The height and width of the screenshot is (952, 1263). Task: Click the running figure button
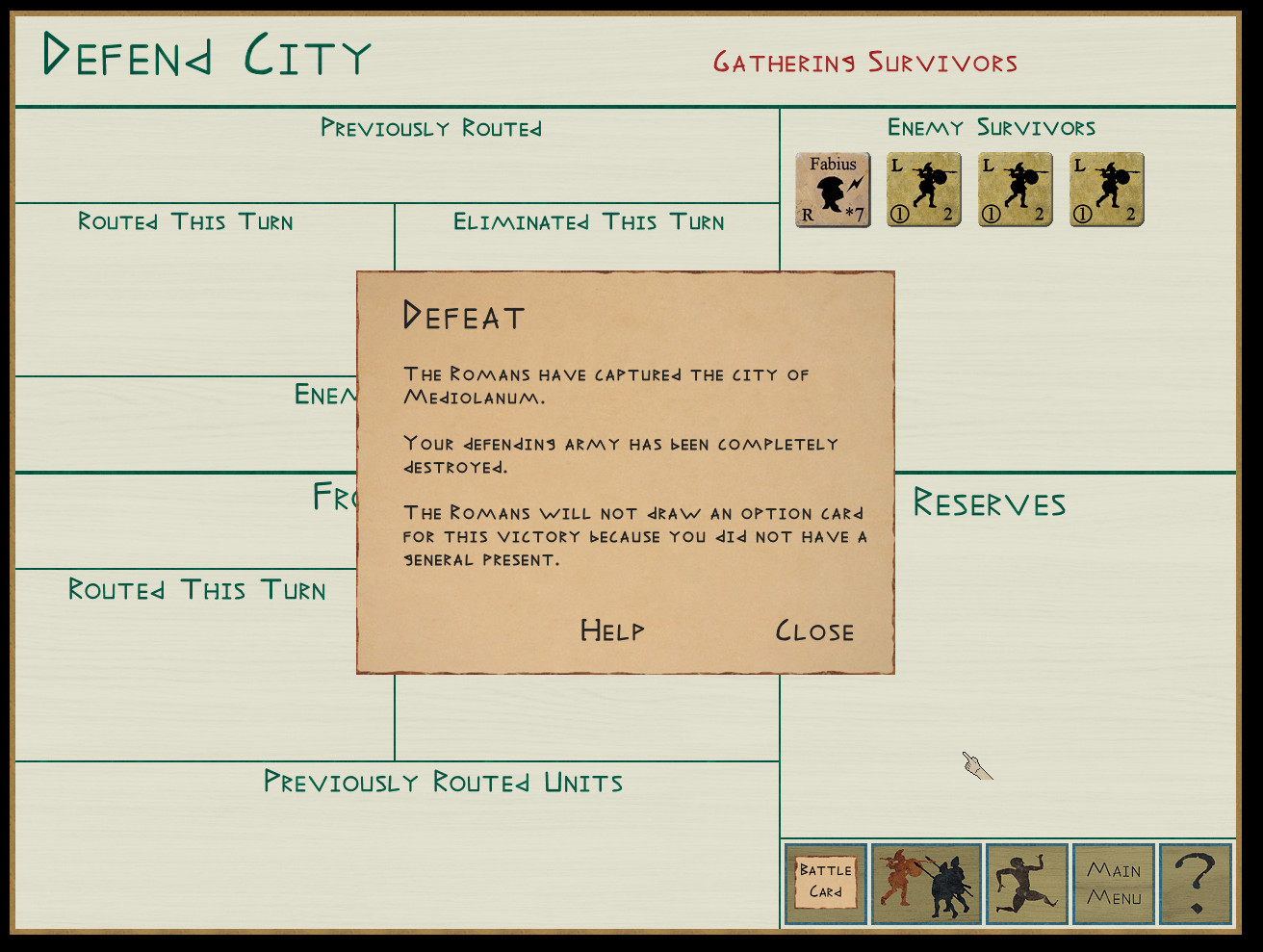click(x=1026, y=884)
